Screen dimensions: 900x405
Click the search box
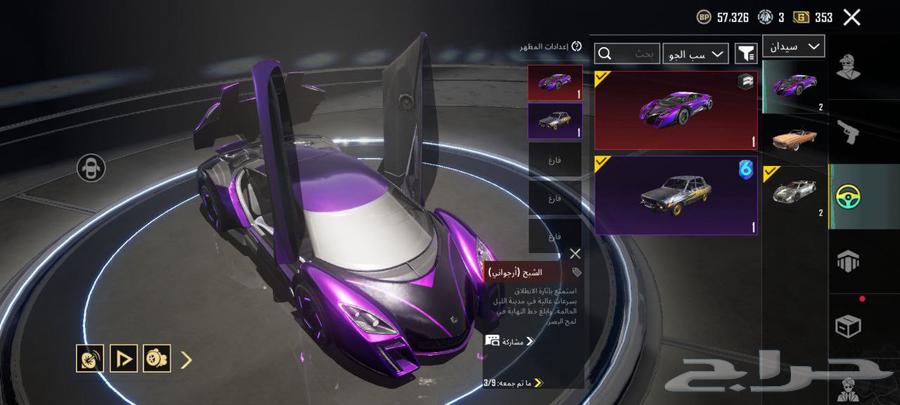(x=629, y=53)
